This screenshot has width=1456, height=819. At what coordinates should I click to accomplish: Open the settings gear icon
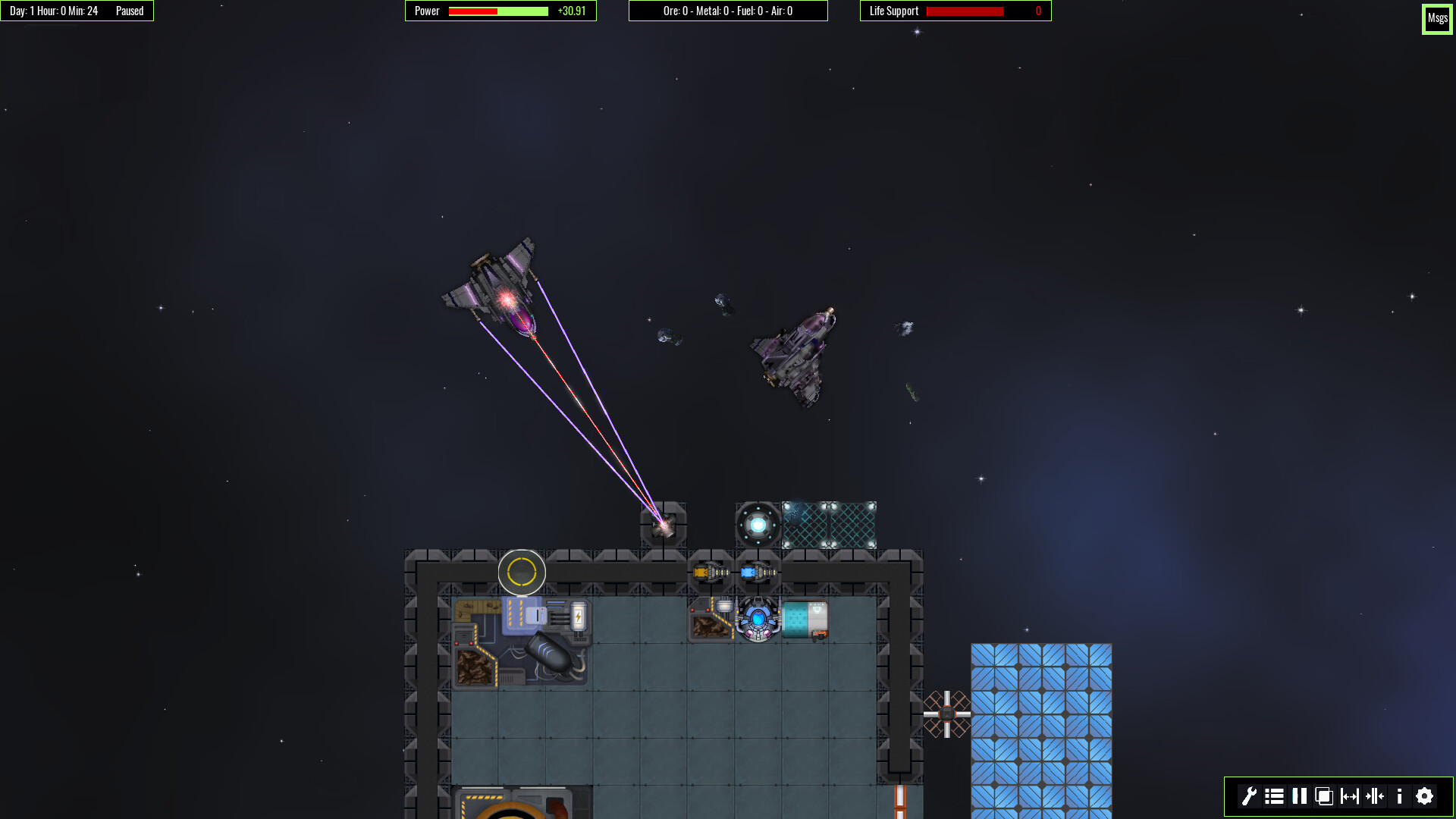click(1423, 797)
